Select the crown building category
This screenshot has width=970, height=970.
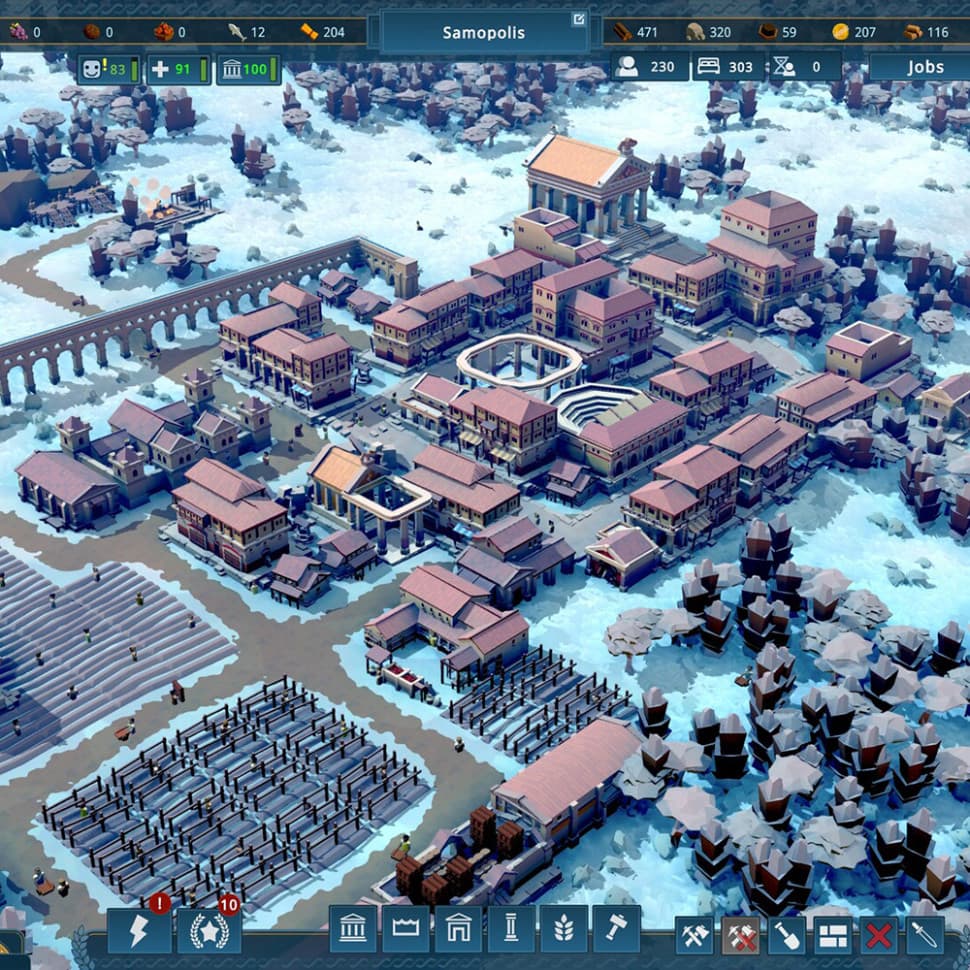pyautogui.click(x=406, y=930)
